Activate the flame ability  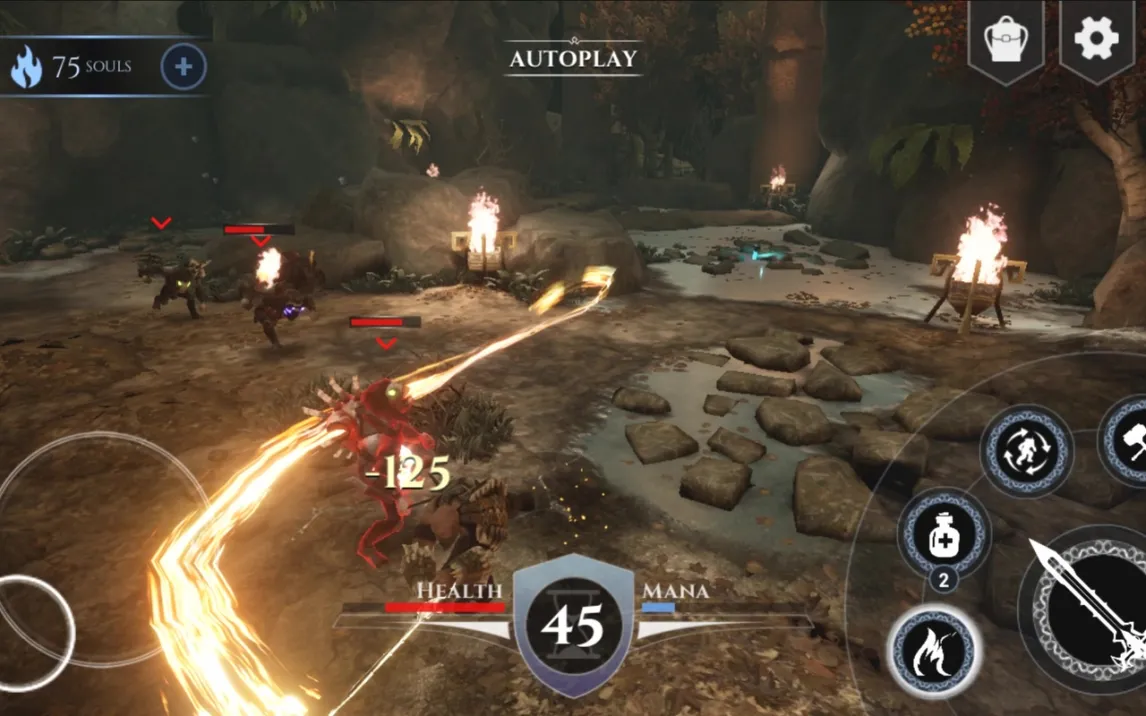(x=933, y=653)
